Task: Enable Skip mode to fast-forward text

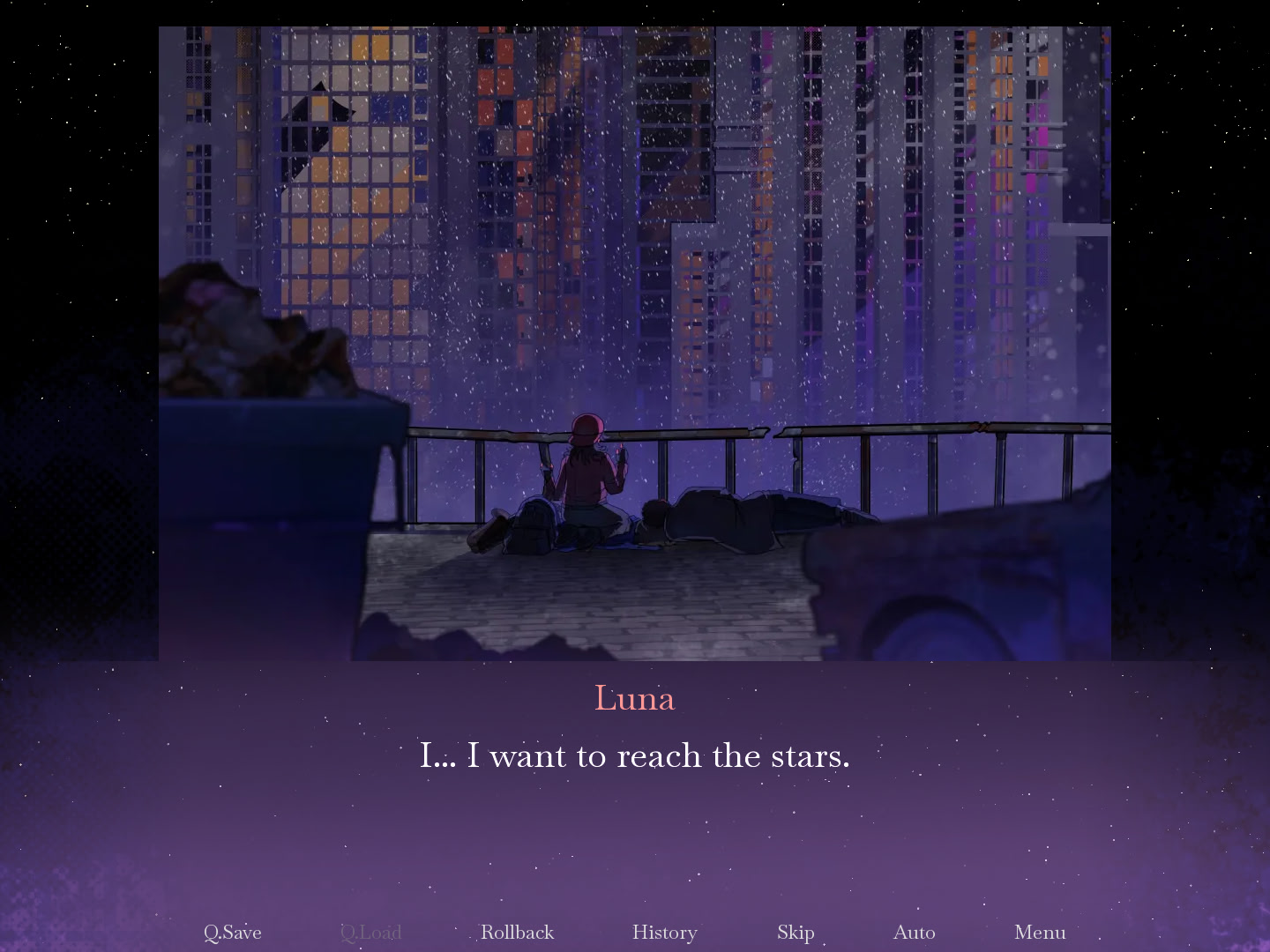Action: (795, 932)
